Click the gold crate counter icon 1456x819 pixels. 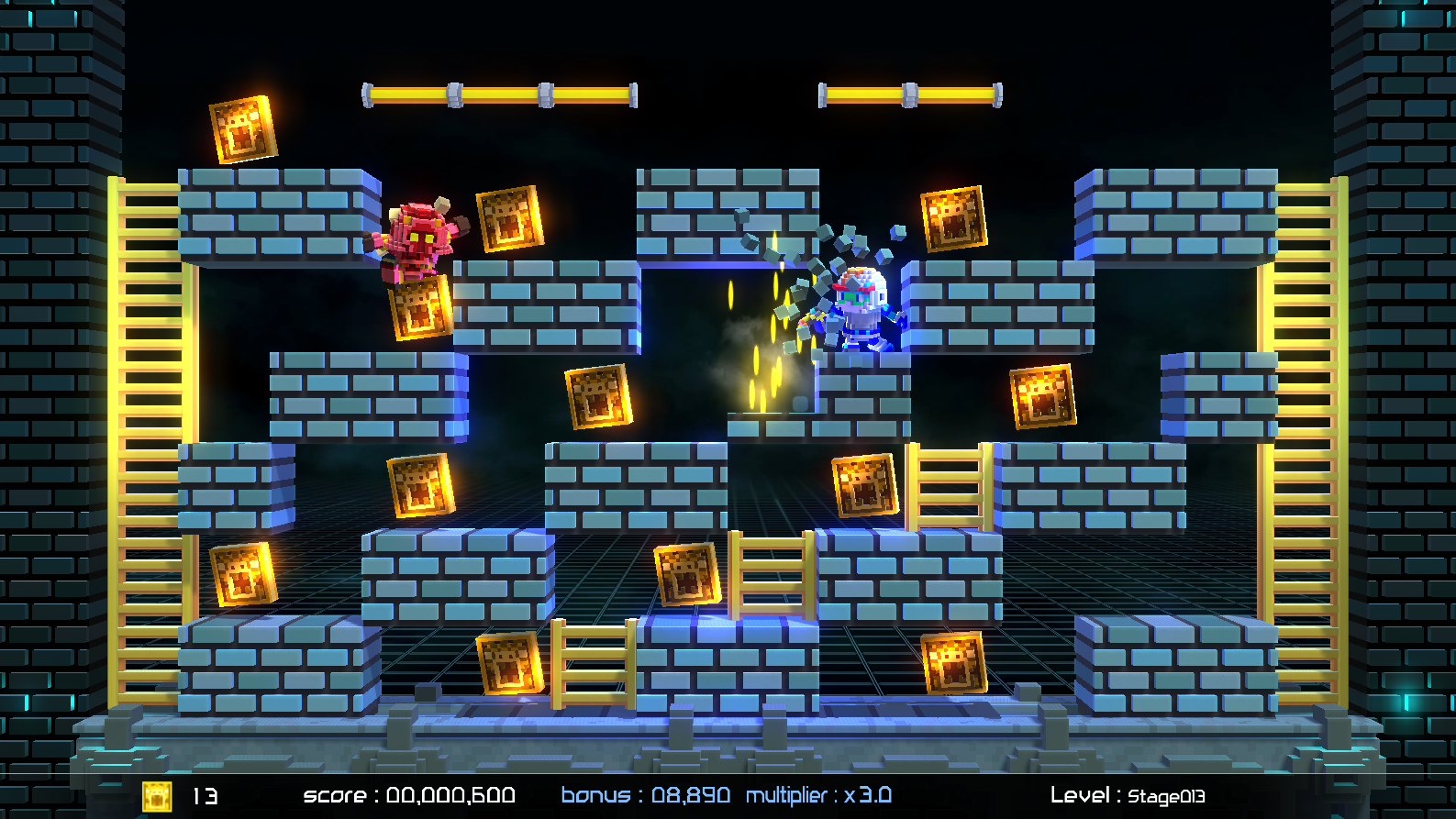click(157, 795)
